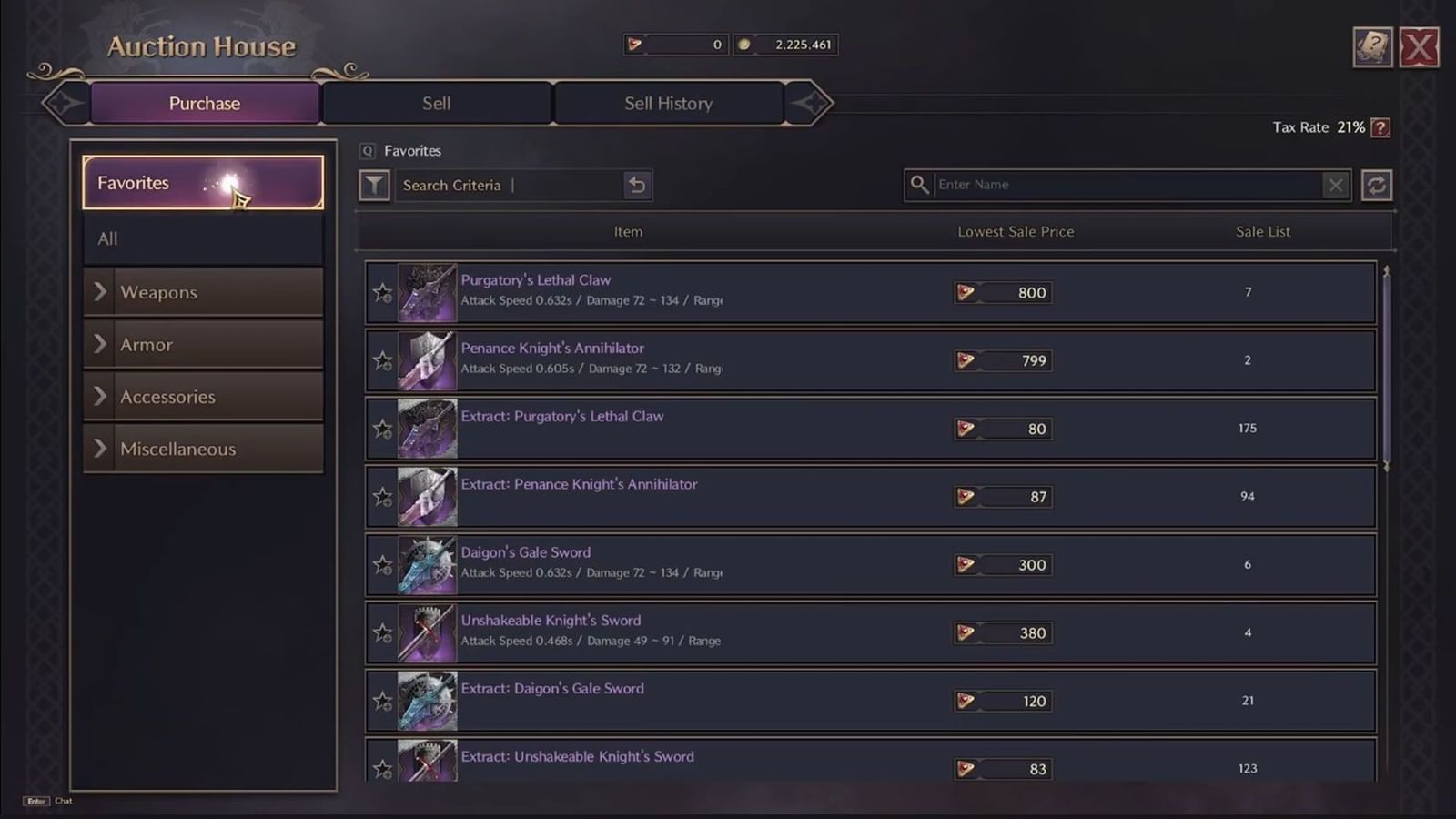Click the reset arrow beside Search Criteria
The width and height of the screenshot is (1456, 819).
pyautogui.click(x=637, y=185)
